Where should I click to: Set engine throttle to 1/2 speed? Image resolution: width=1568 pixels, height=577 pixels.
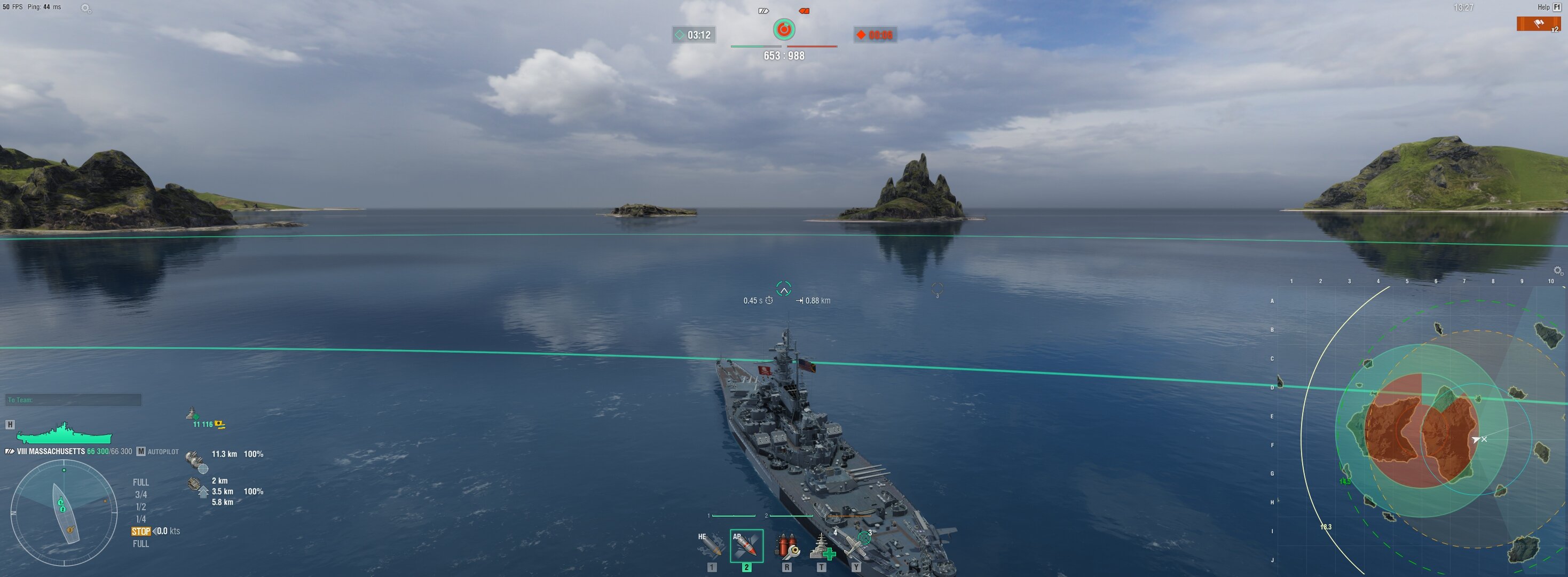click(x=140, y=507)
